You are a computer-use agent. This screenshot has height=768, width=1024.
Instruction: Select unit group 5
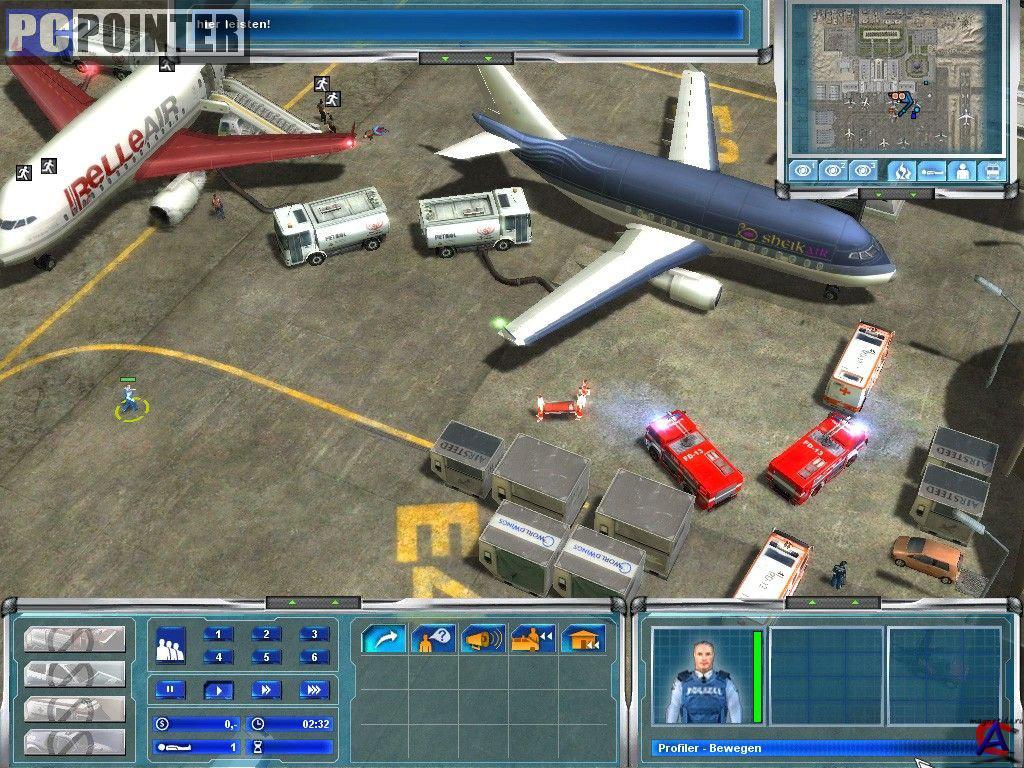point(266,657)
